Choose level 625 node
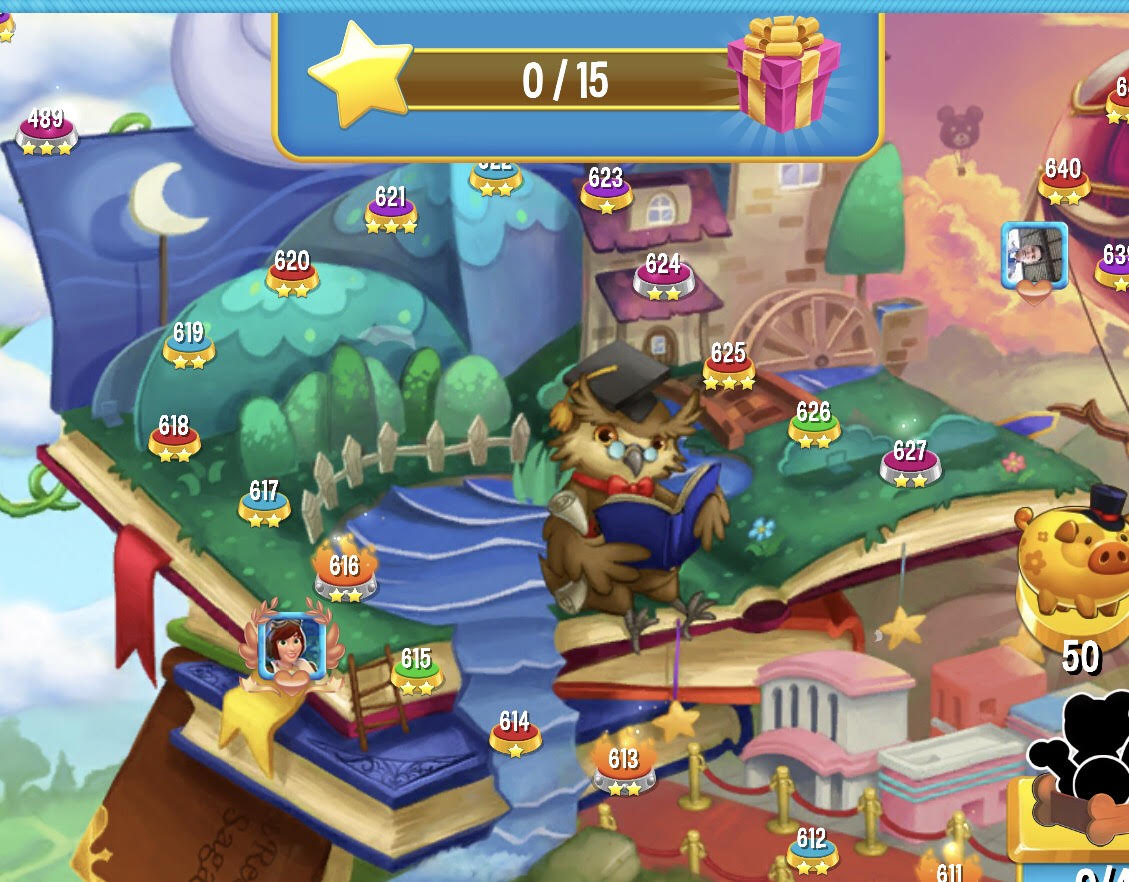1129x882 pixels. coord(728,366)
